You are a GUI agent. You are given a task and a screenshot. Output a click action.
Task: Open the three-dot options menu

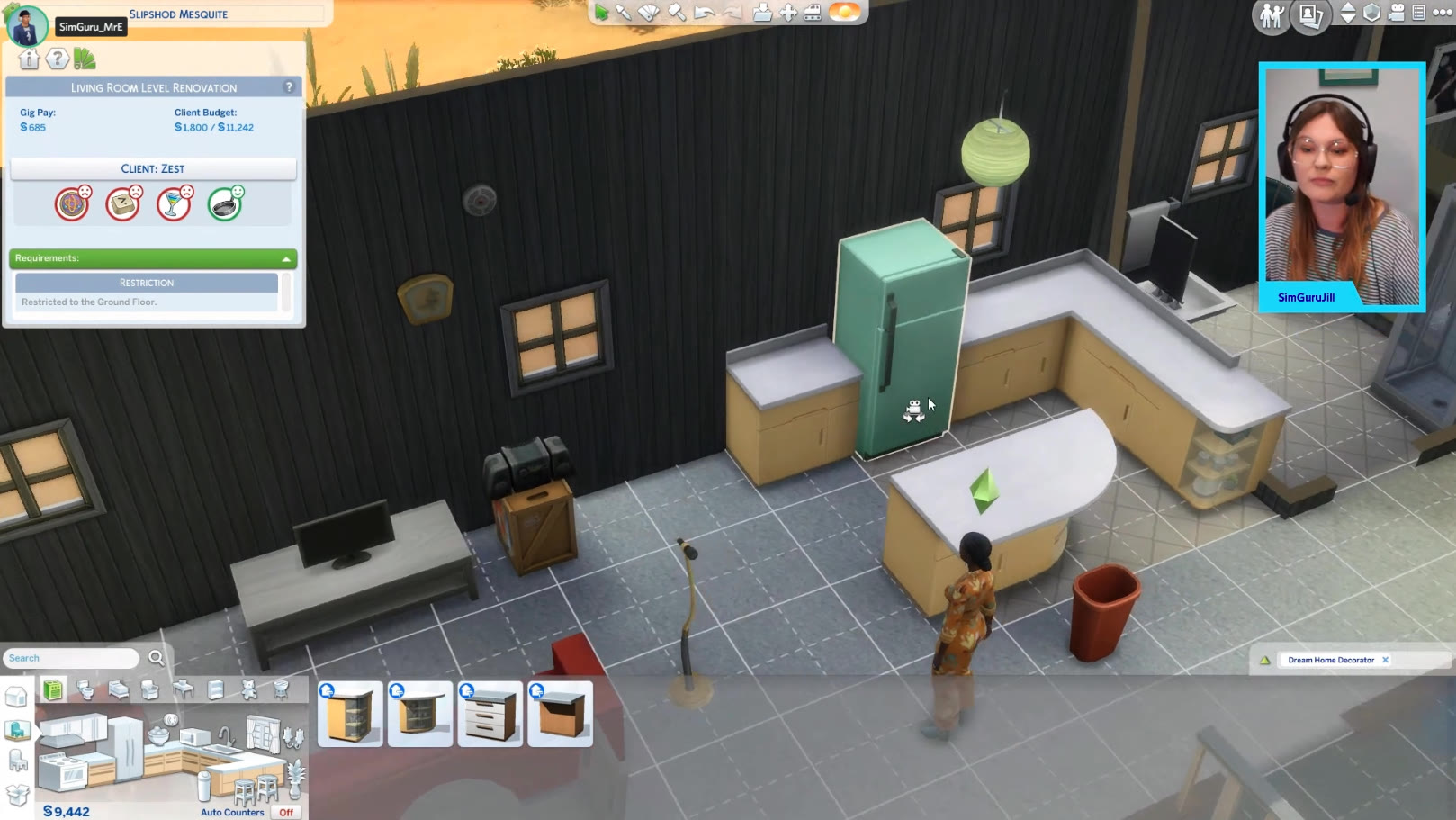pos(1442,13)
